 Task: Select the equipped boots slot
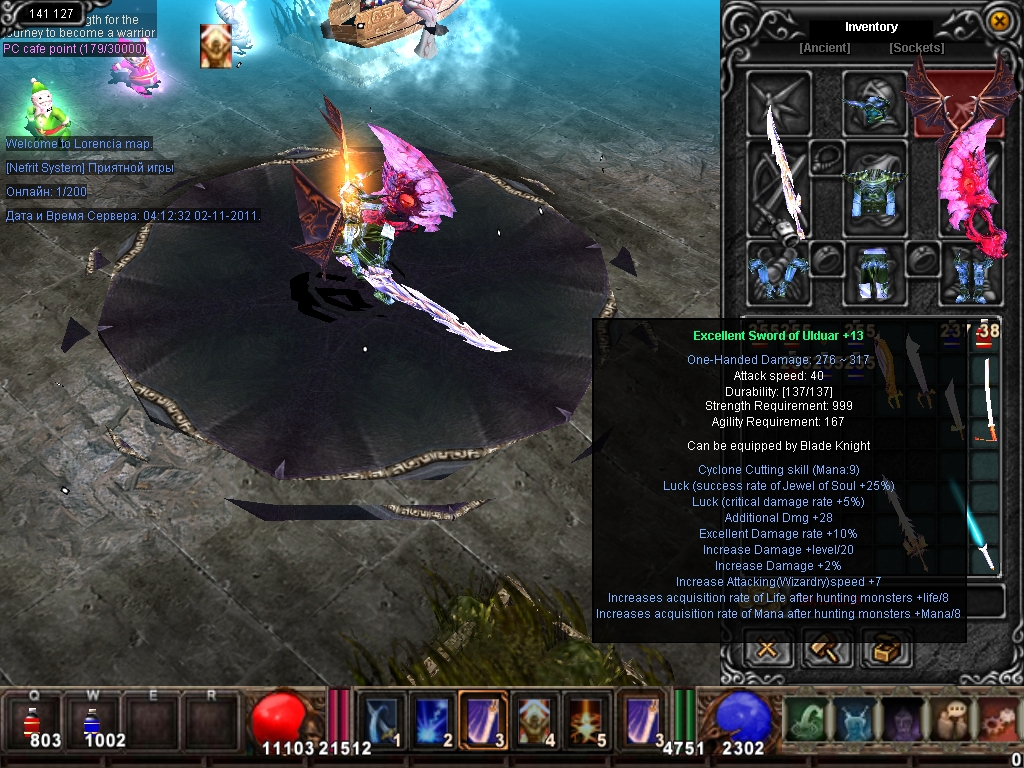click(x=968, y=272)
